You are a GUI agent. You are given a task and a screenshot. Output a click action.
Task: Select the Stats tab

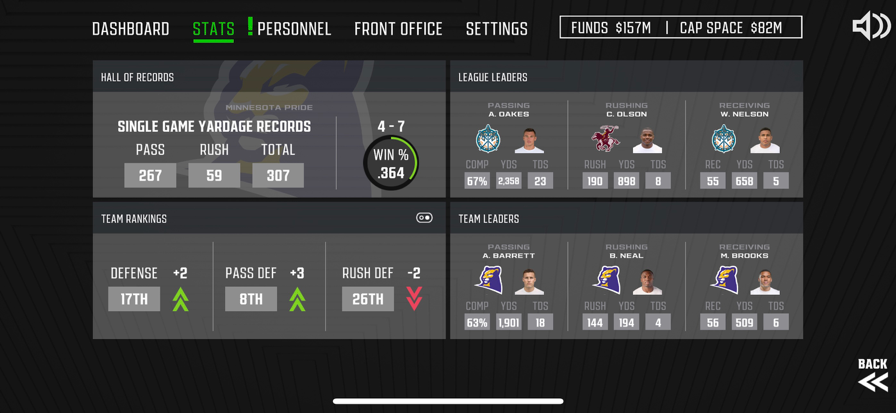pyautogui.click(x=213, y=29)
